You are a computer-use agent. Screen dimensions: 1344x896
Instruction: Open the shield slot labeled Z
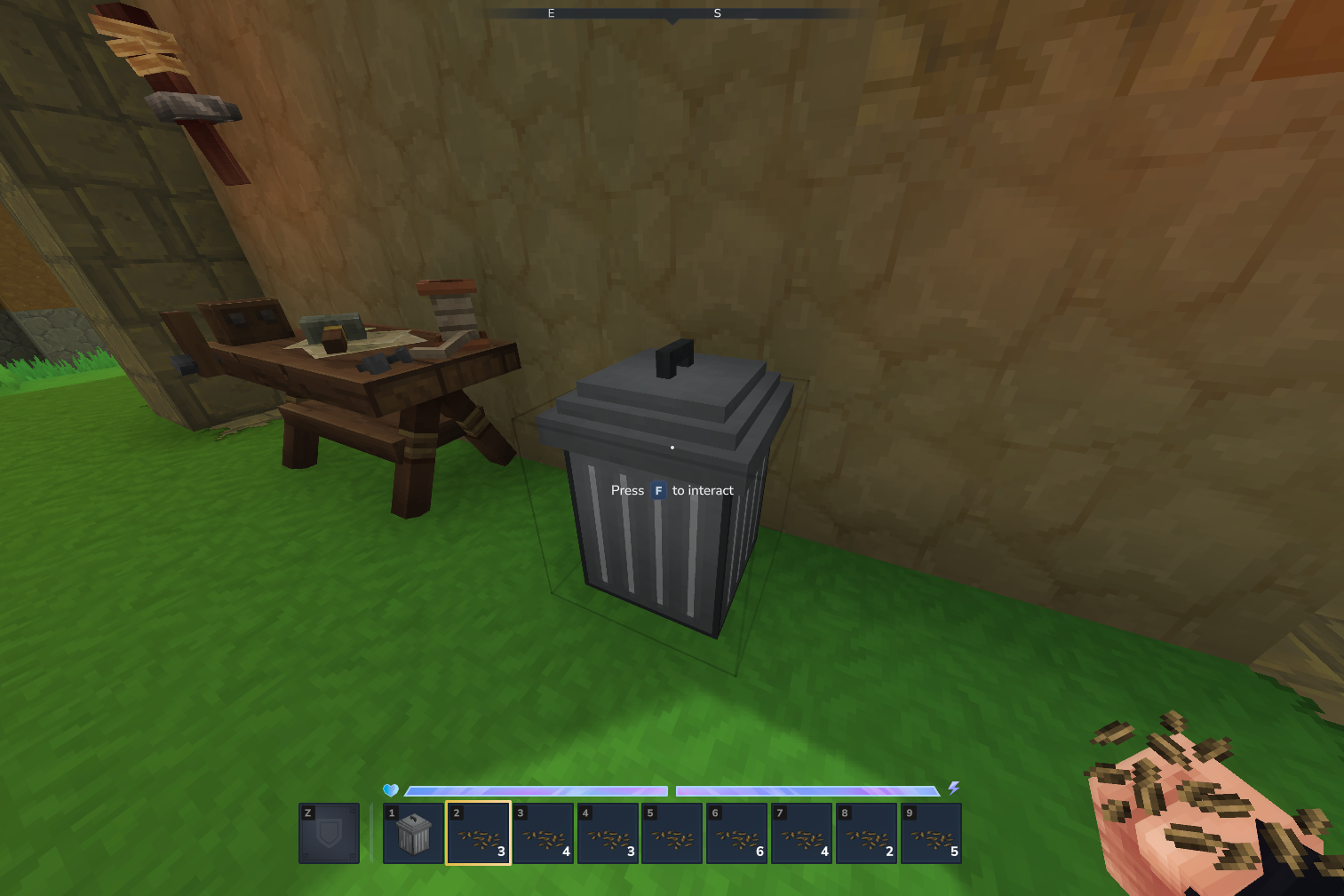(329, 833)
